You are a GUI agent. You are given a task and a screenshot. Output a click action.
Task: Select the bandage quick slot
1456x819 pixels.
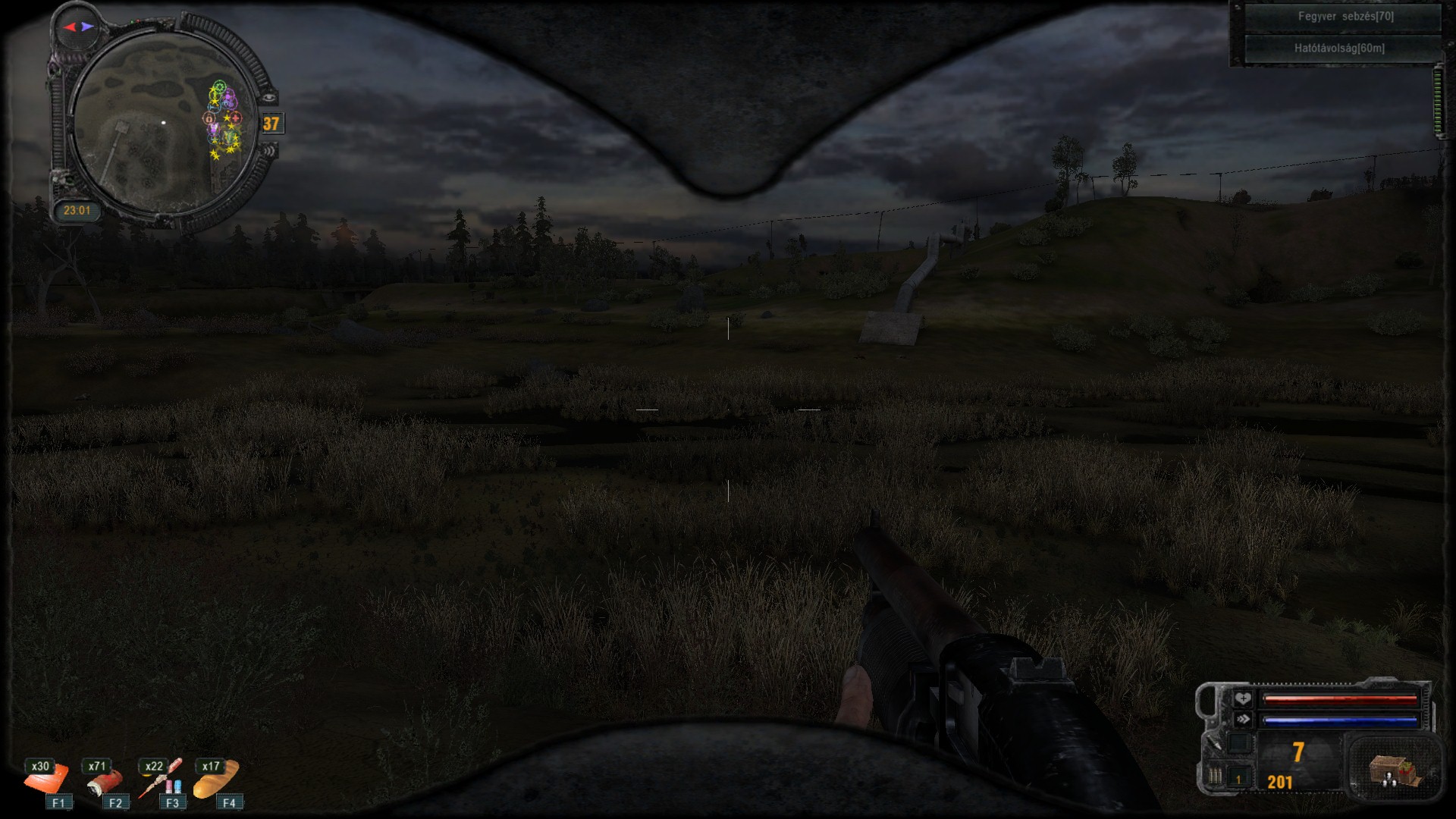tap(45, 779)
